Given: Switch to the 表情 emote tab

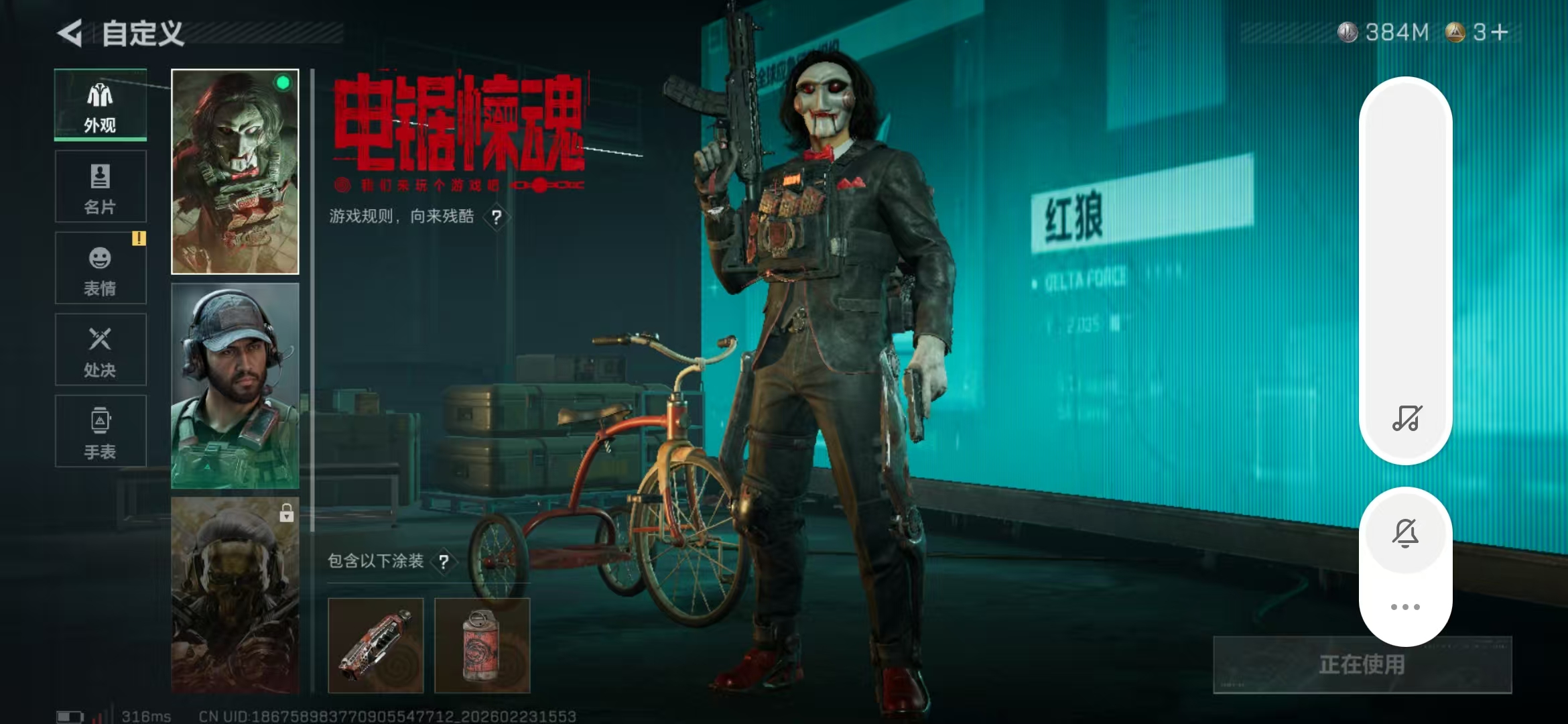Looking at the screenshot, I should (101, 268).
